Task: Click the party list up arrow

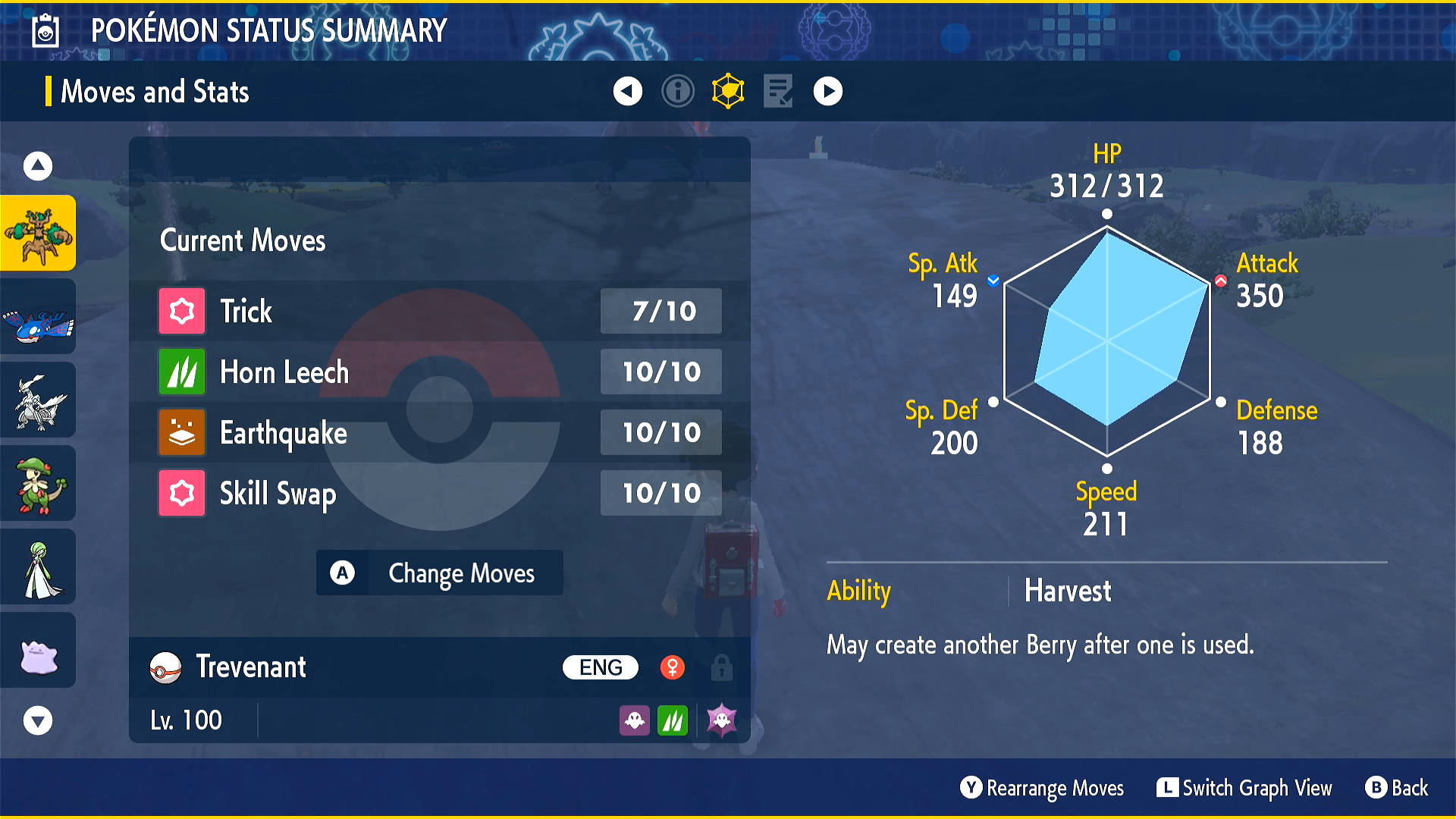Action: pos(38,166)
